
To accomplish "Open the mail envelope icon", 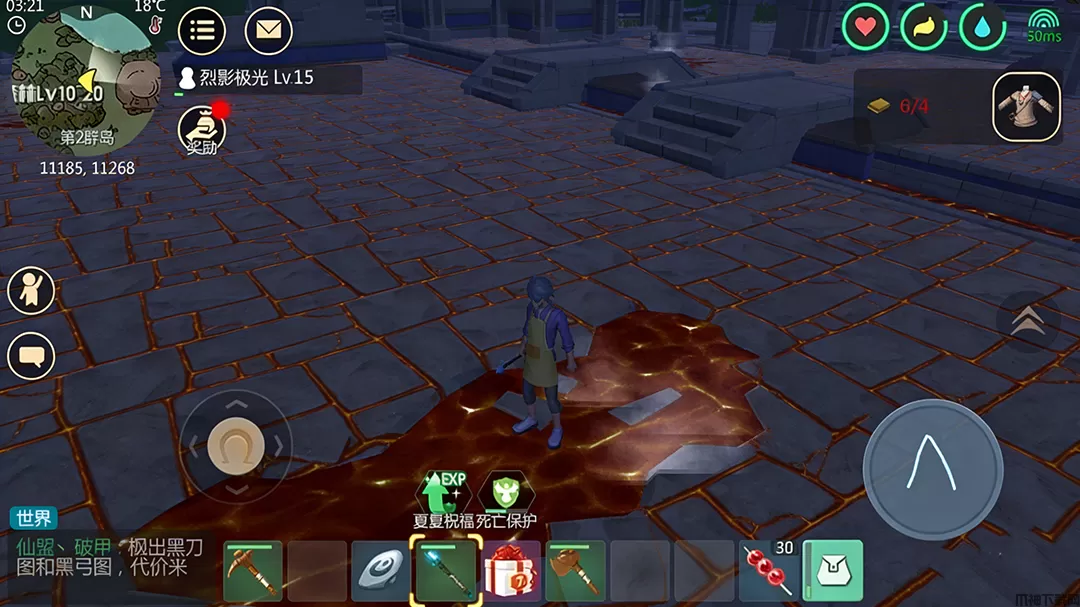I will click(x=268, y=30).
